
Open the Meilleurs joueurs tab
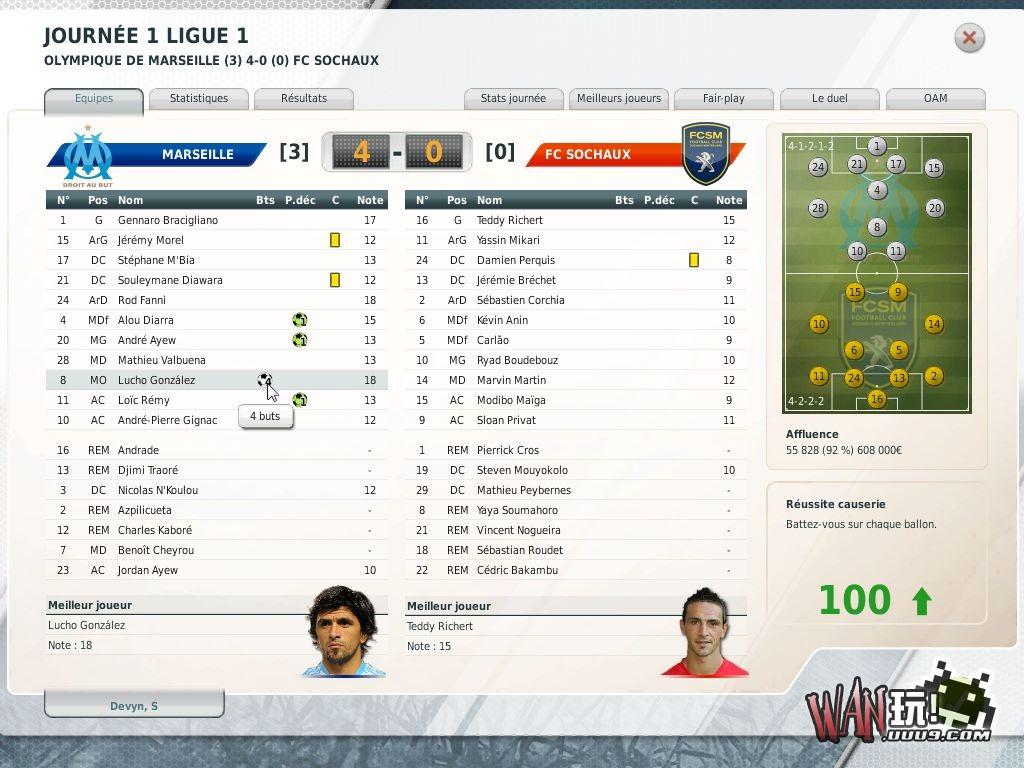(x=619, y=99)
